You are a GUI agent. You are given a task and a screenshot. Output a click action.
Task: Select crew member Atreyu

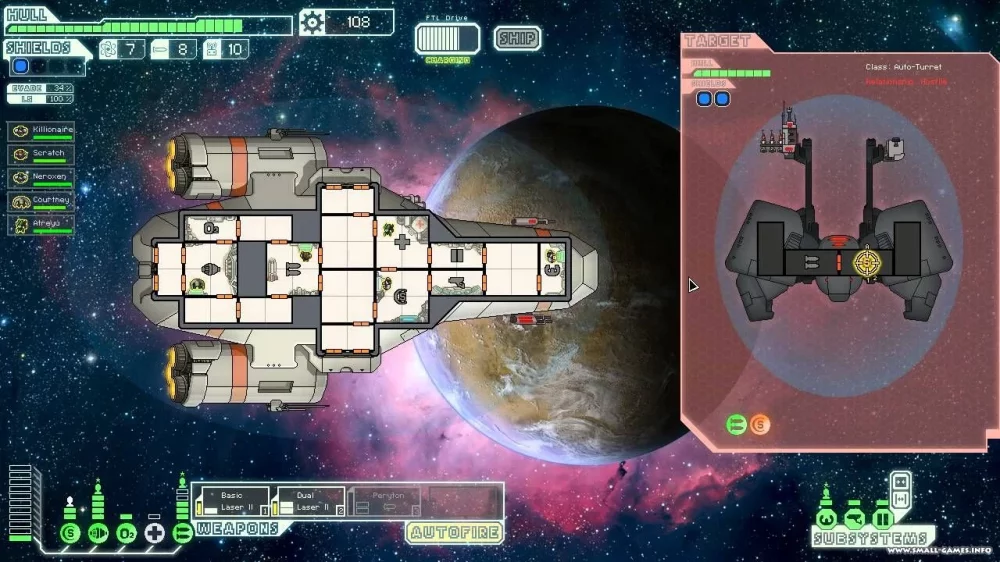(x=41, y=224)
